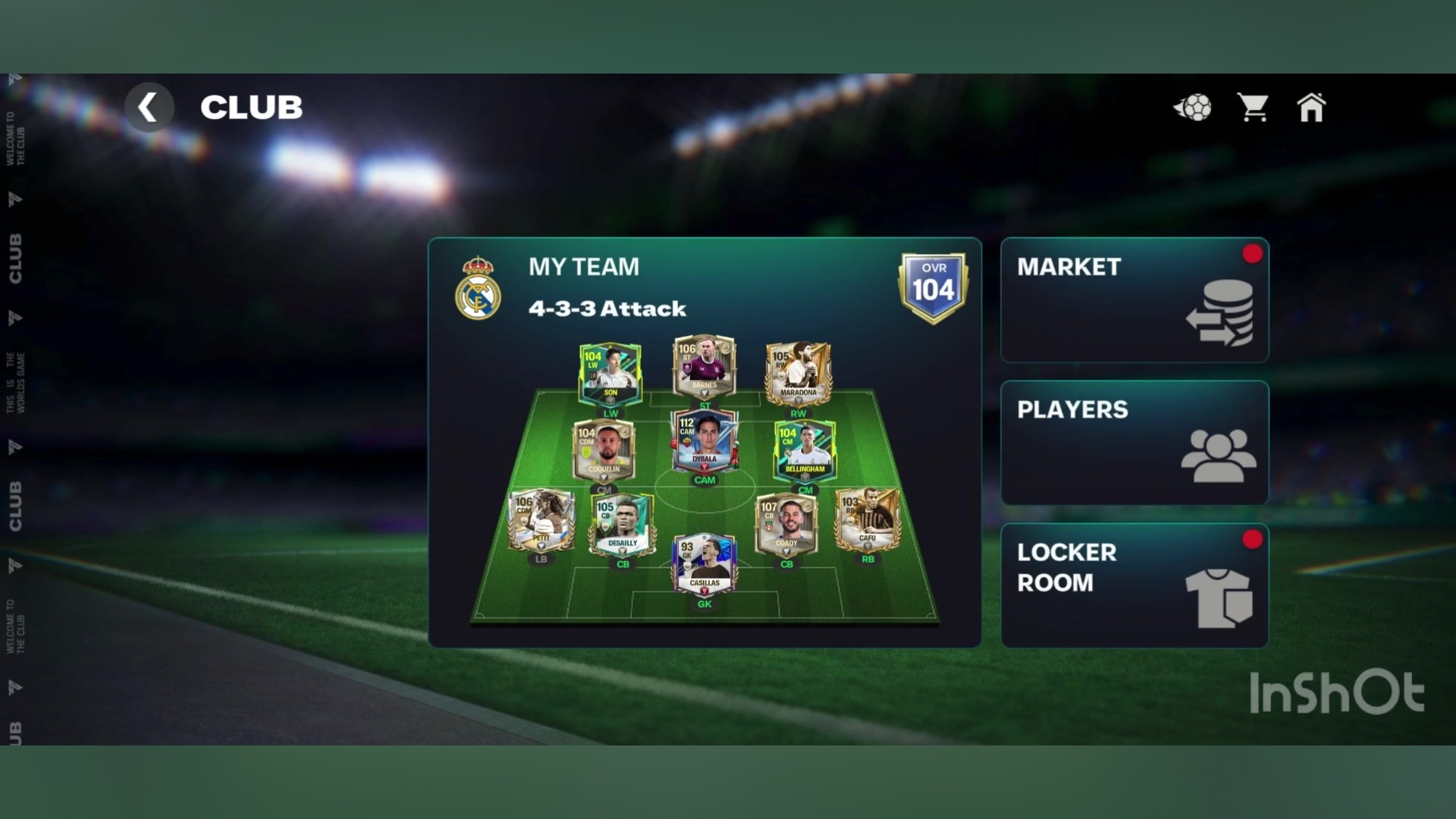The height and width of the screenshot is (819, 1456).
Task: Select the Coquelin midfielder card
Action: tap(604, 450)
